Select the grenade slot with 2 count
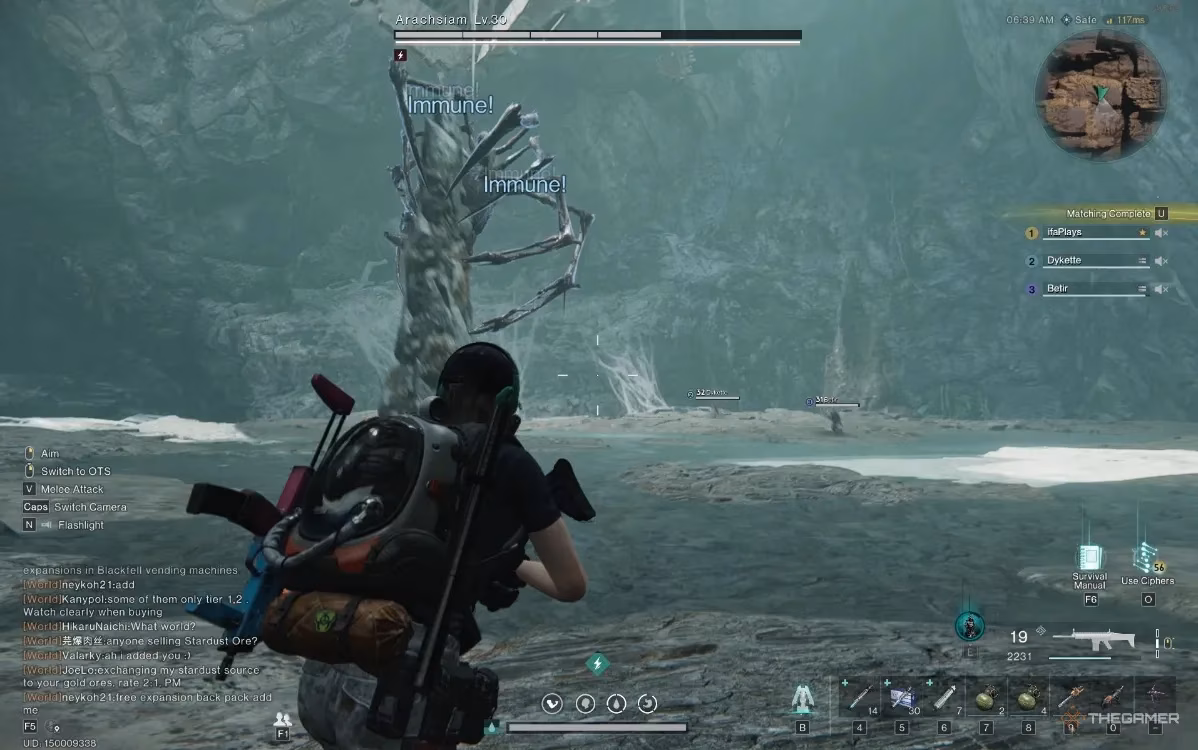Viewport: 1198px width, 750px height. (985, 696)
